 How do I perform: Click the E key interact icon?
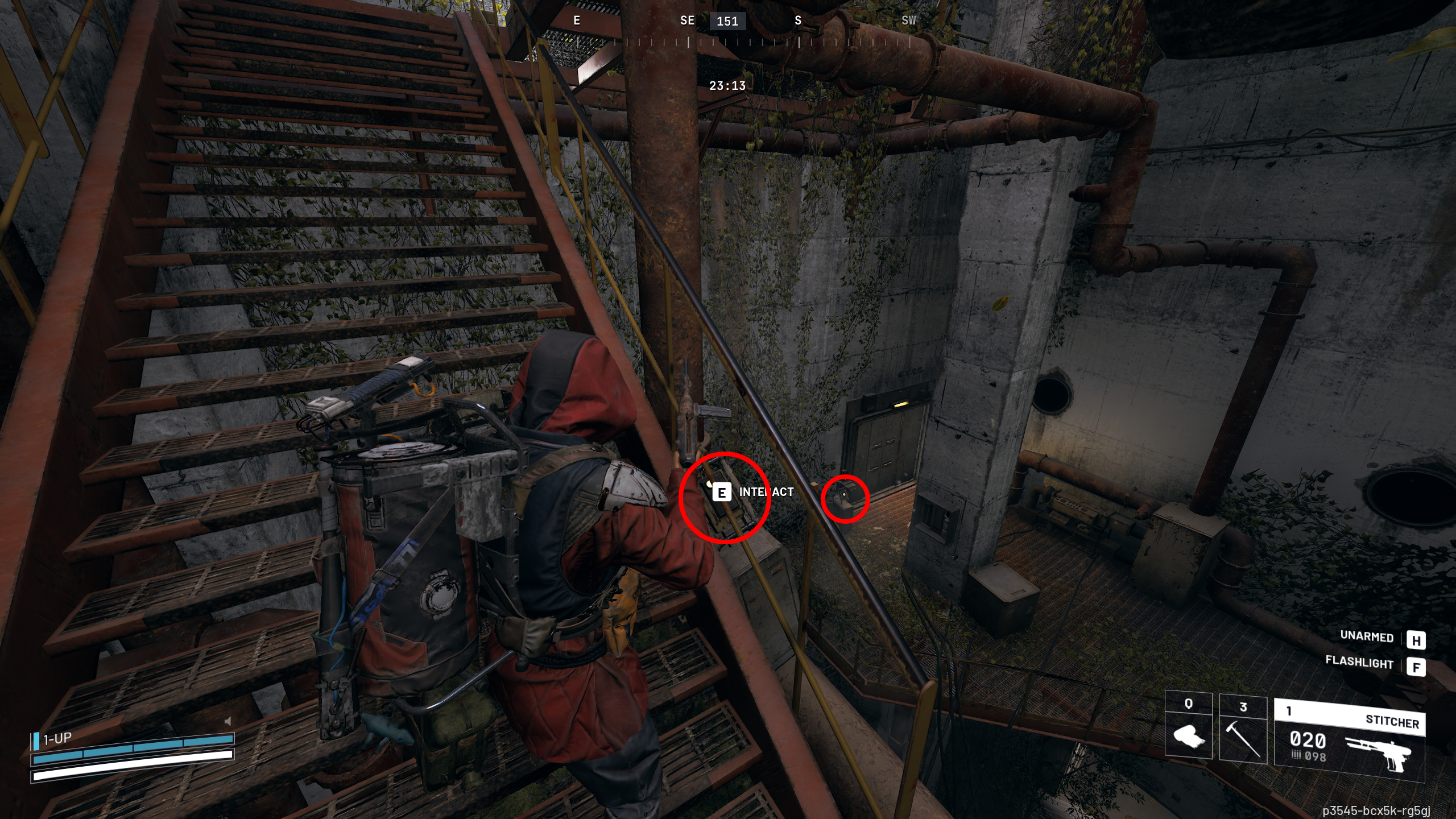pyautogui.click(x=721, y=493)
